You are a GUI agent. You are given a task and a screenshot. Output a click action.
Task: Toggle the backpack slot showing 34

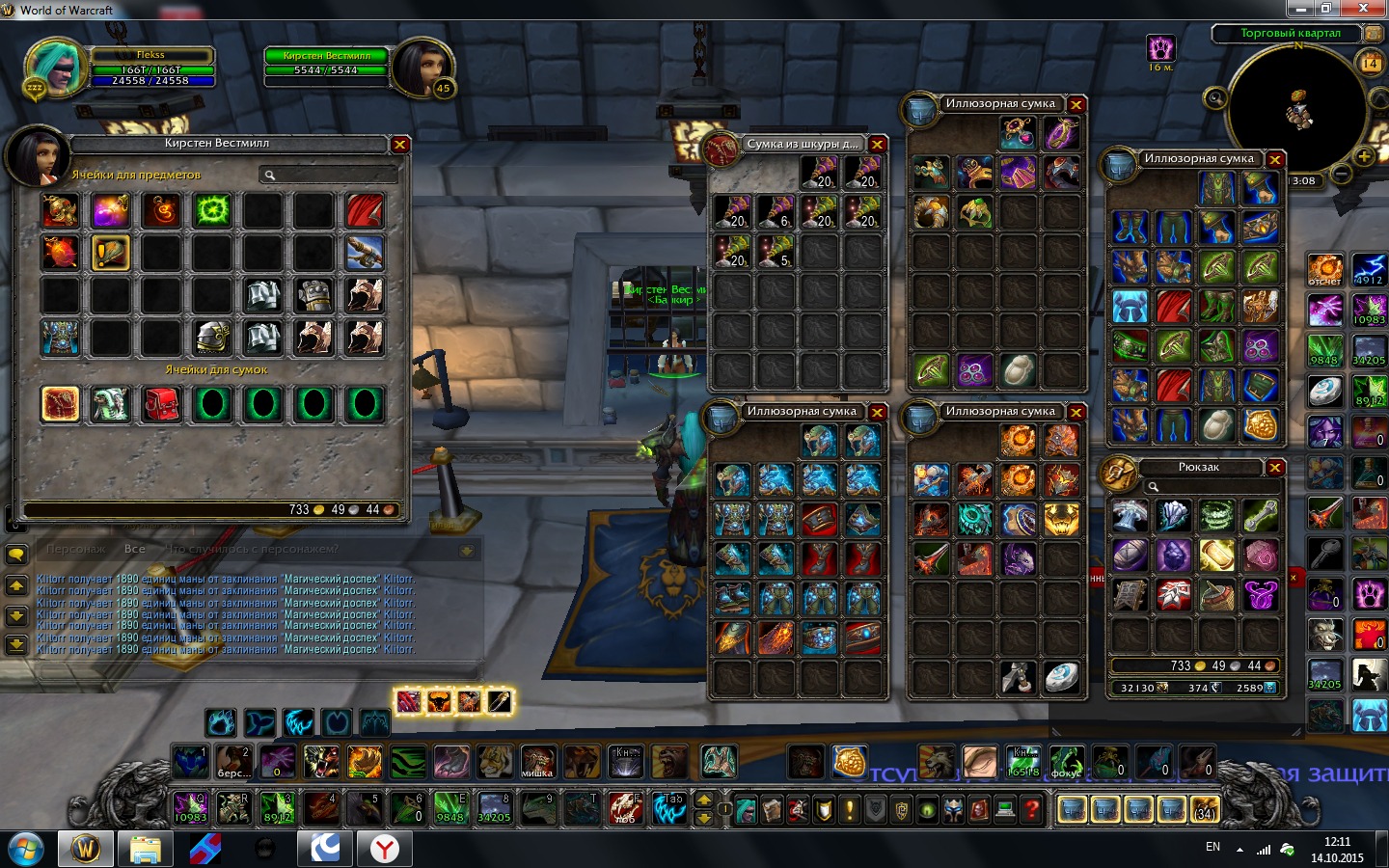(x=1205, y=809)
